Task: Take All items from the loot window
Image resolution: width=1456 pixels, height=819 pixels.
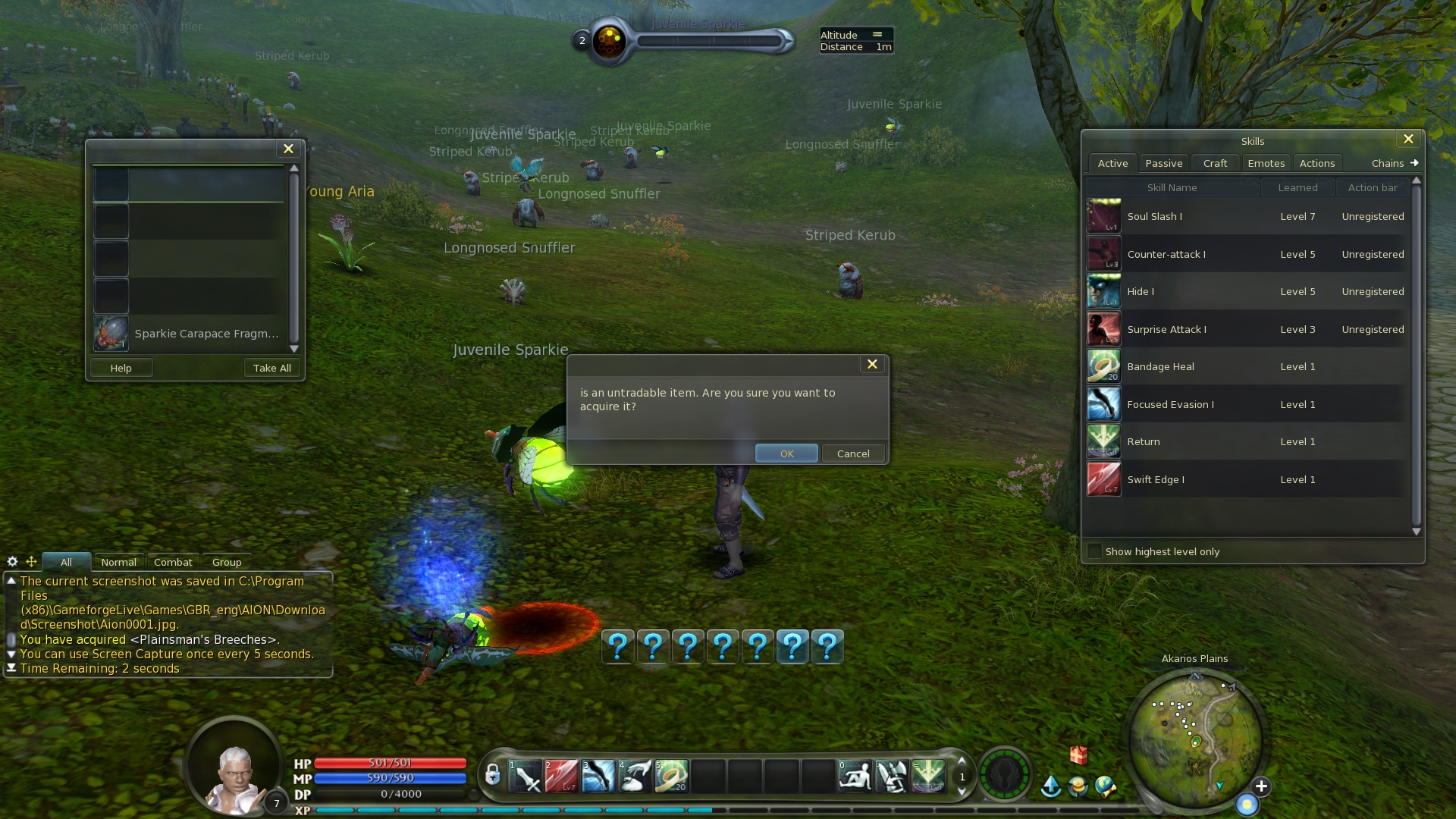Action: click(271, 368)
